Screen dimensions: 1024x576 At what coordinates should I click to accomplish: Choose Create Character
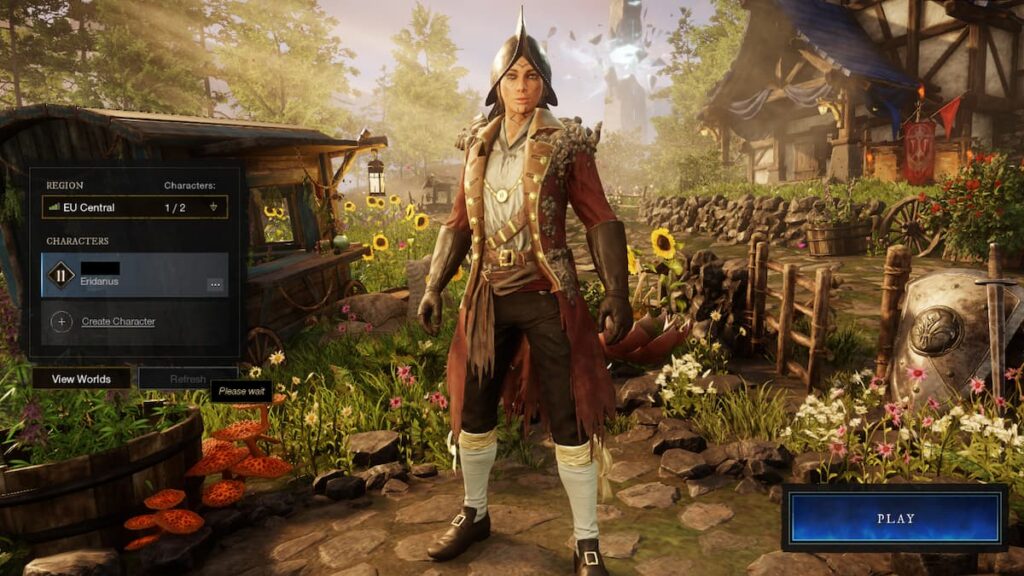point(118,322)
